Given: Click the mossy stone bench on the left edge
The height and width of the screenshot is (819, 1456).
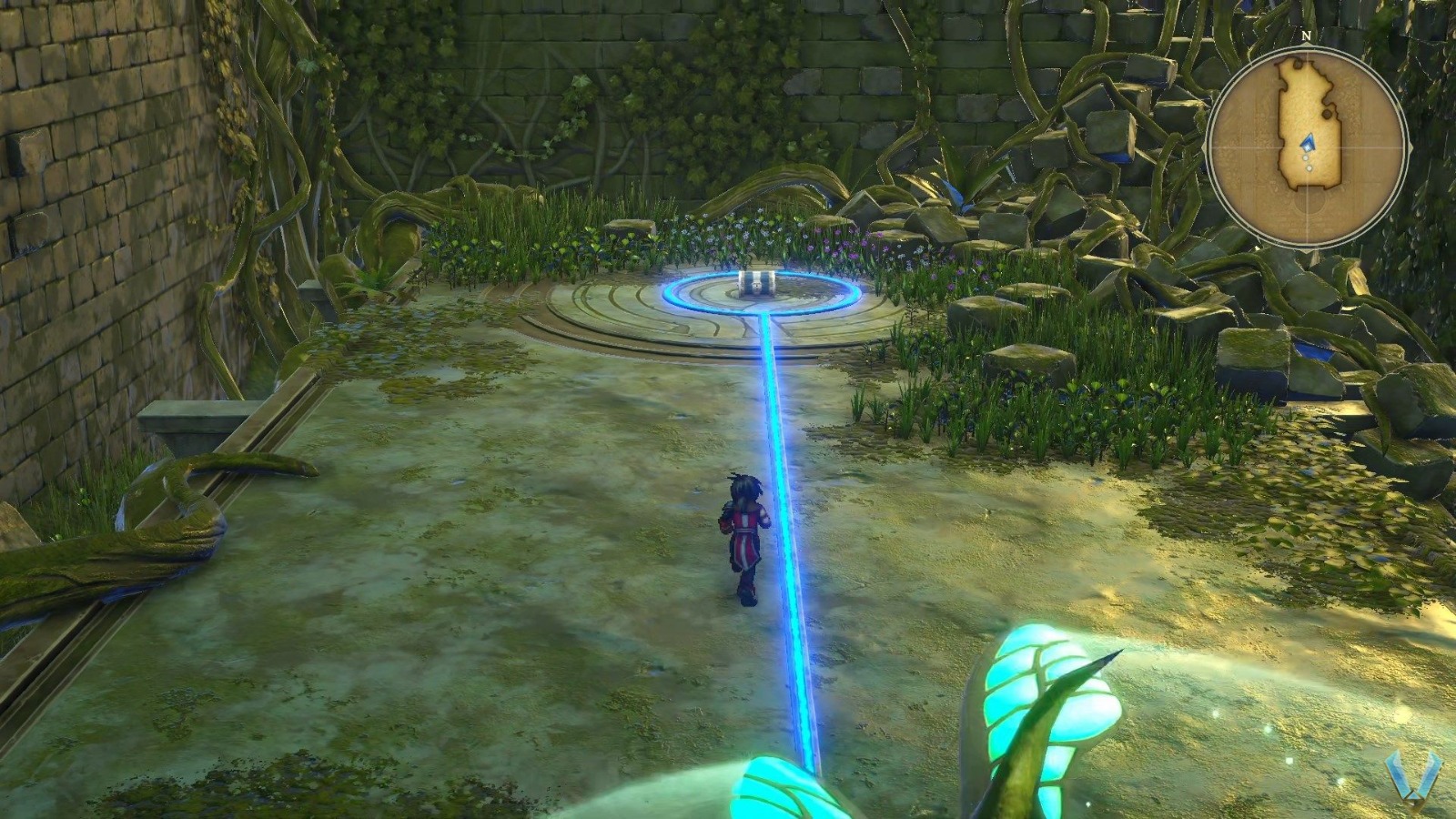Looking at the screenshot, I should coord(191,419).
